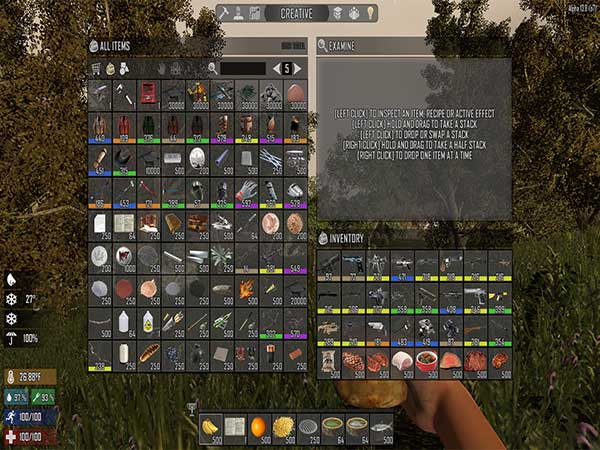Pick the loaf of bread in All Items
Viewport: 600px width, 450px height.
point(148,352)
